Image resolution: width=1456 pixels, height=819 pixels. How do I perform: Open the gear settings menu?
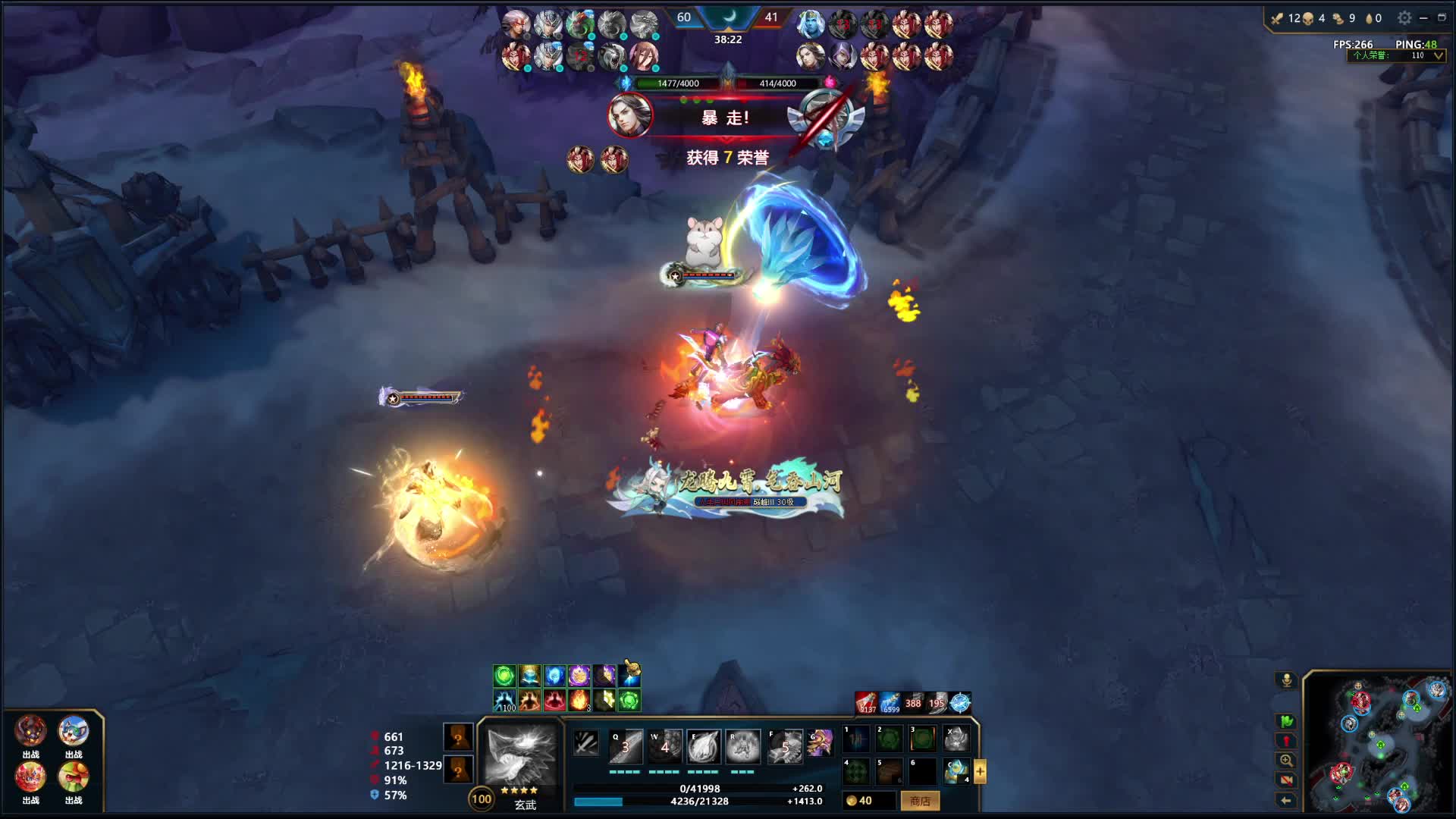1404,17
